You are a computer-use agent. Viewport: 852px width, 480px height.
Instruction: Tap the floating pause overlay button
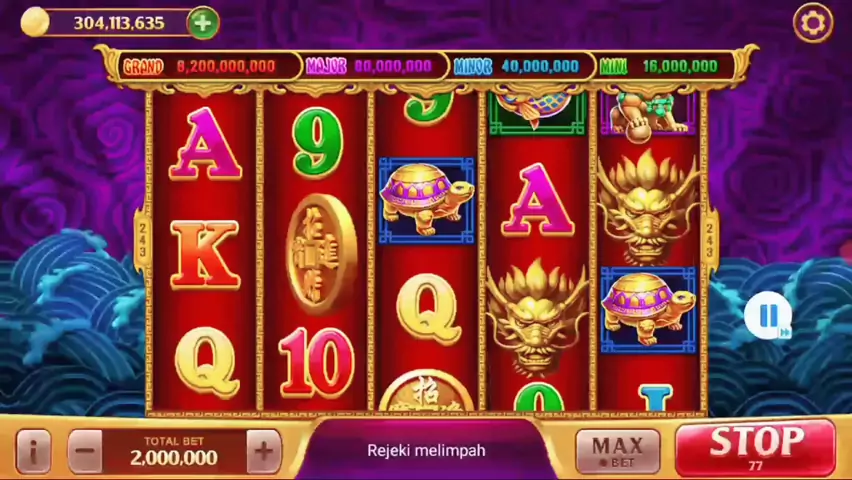[x=768, y=316]
